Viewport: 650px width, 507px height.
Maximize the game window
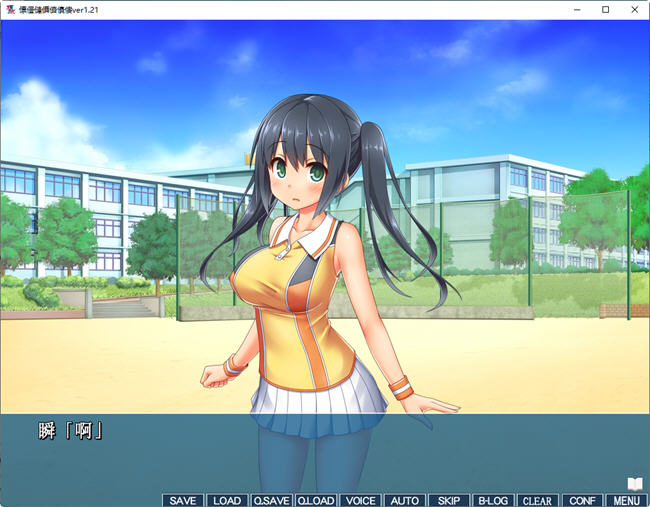(x=605, y=9)
